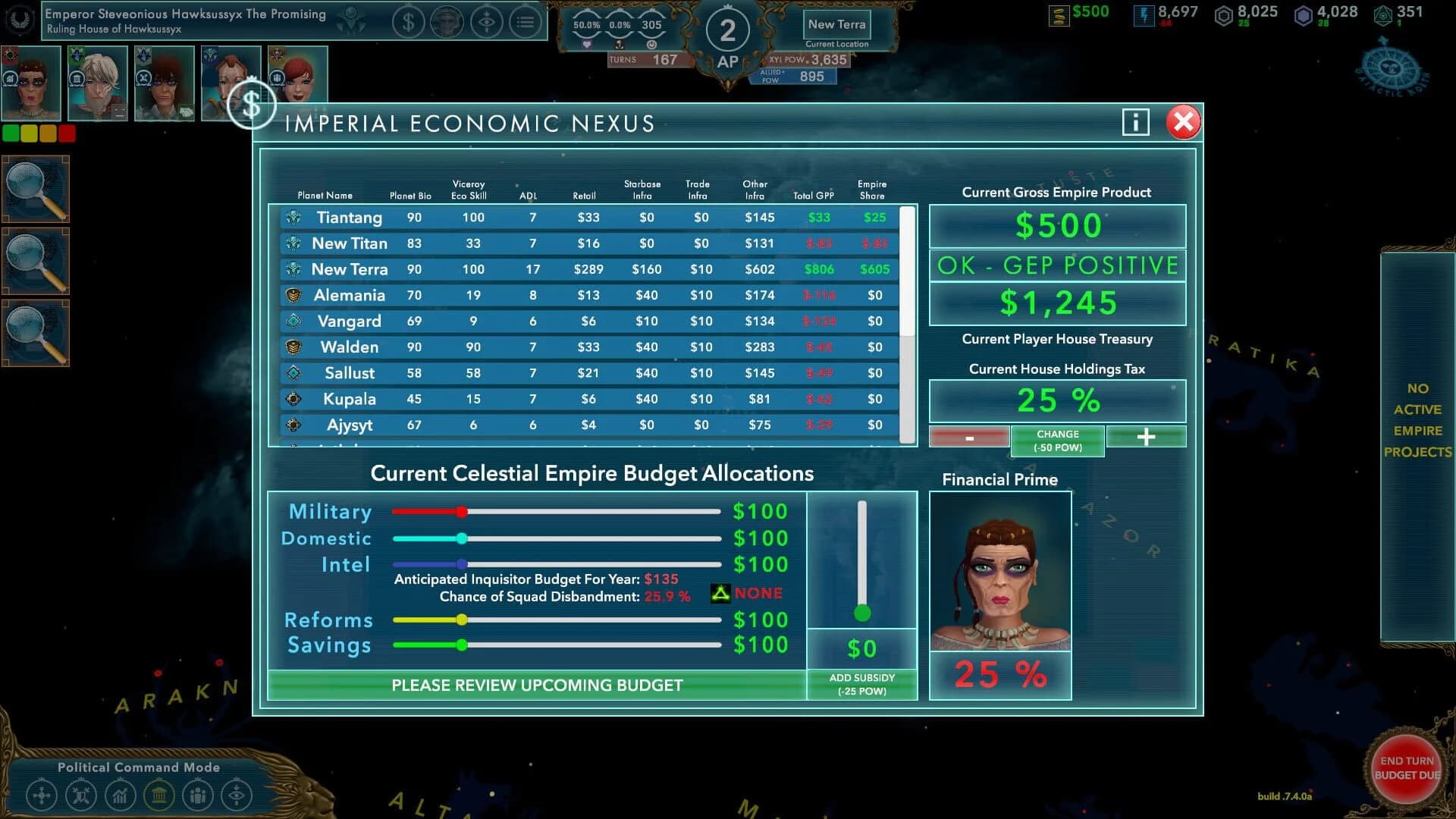Viewport: 1456px width, 819px height.
Task: Click ADD SUBSIDY (-25 POW)
Action: click(861, 683)
